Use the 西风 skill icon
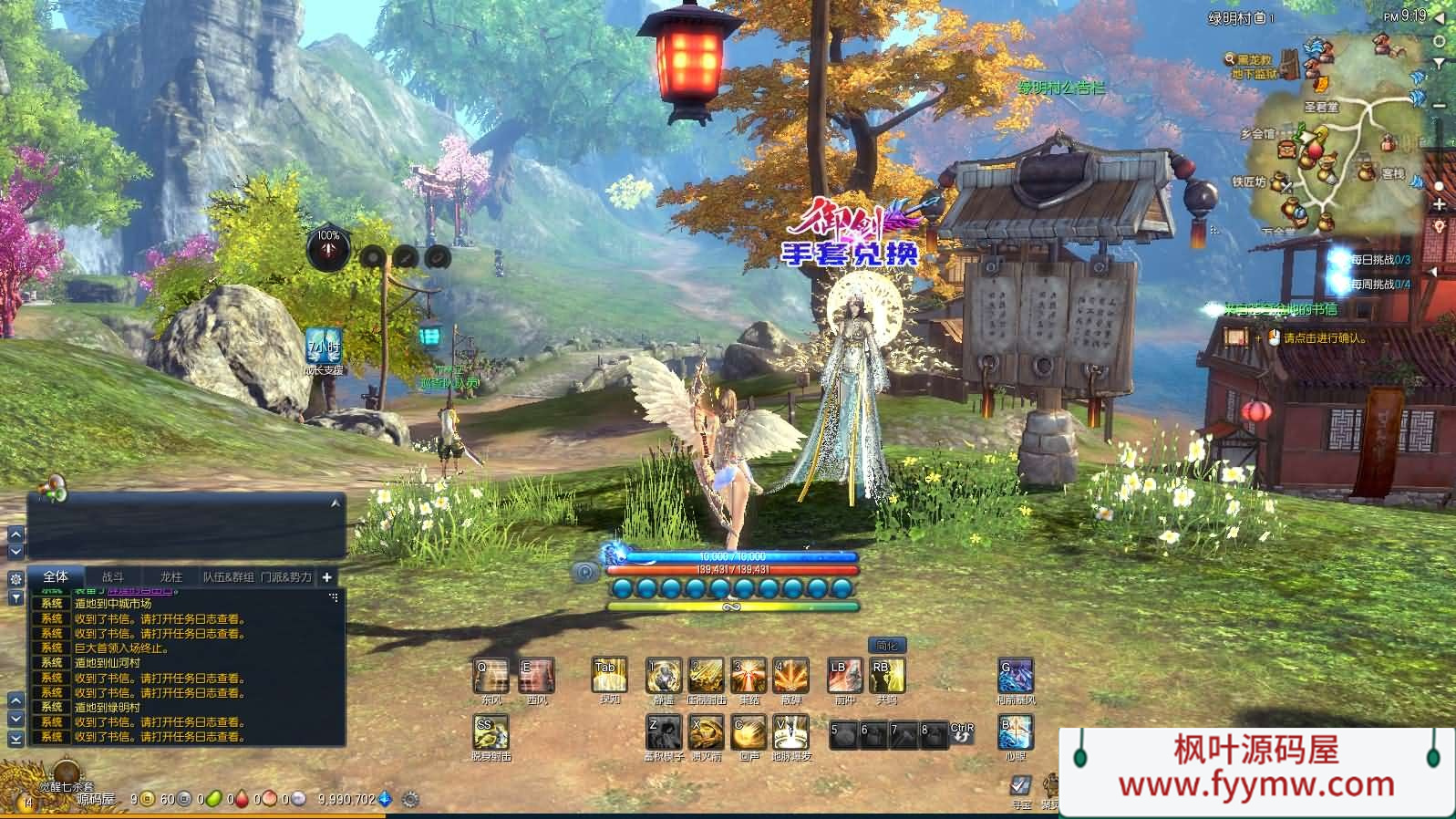Screen dimensions: 1456x819 (536, 676)
